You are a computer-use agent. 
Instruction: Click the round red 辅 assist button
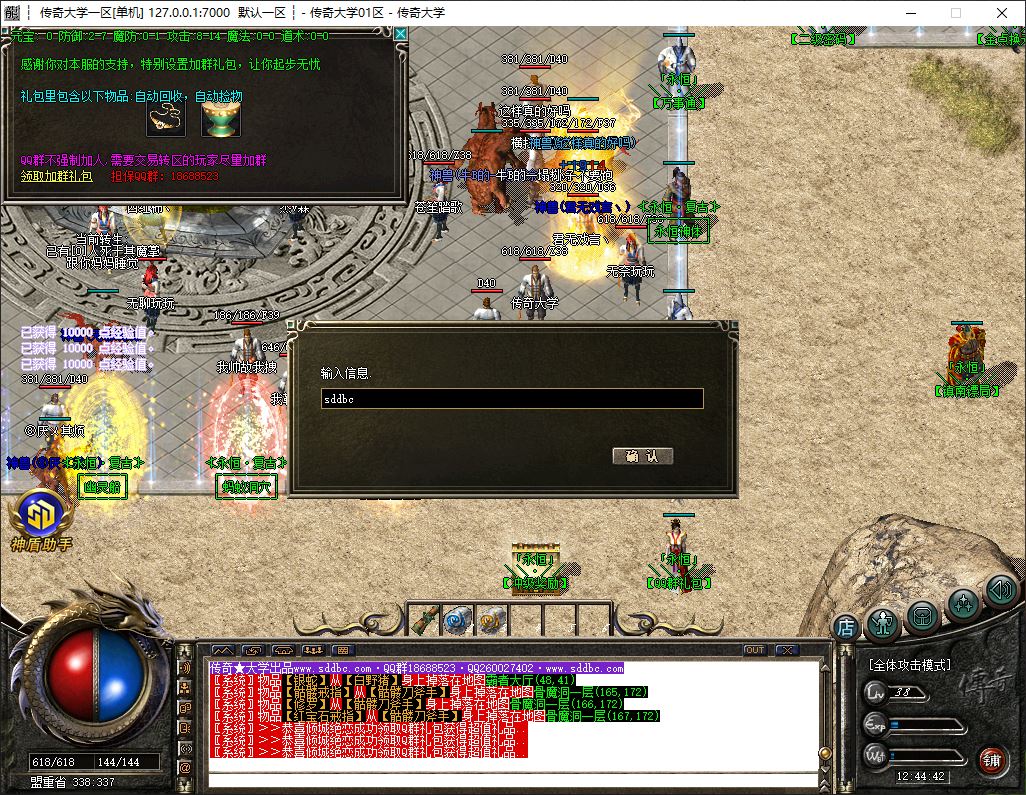click(x=991, y=760)
